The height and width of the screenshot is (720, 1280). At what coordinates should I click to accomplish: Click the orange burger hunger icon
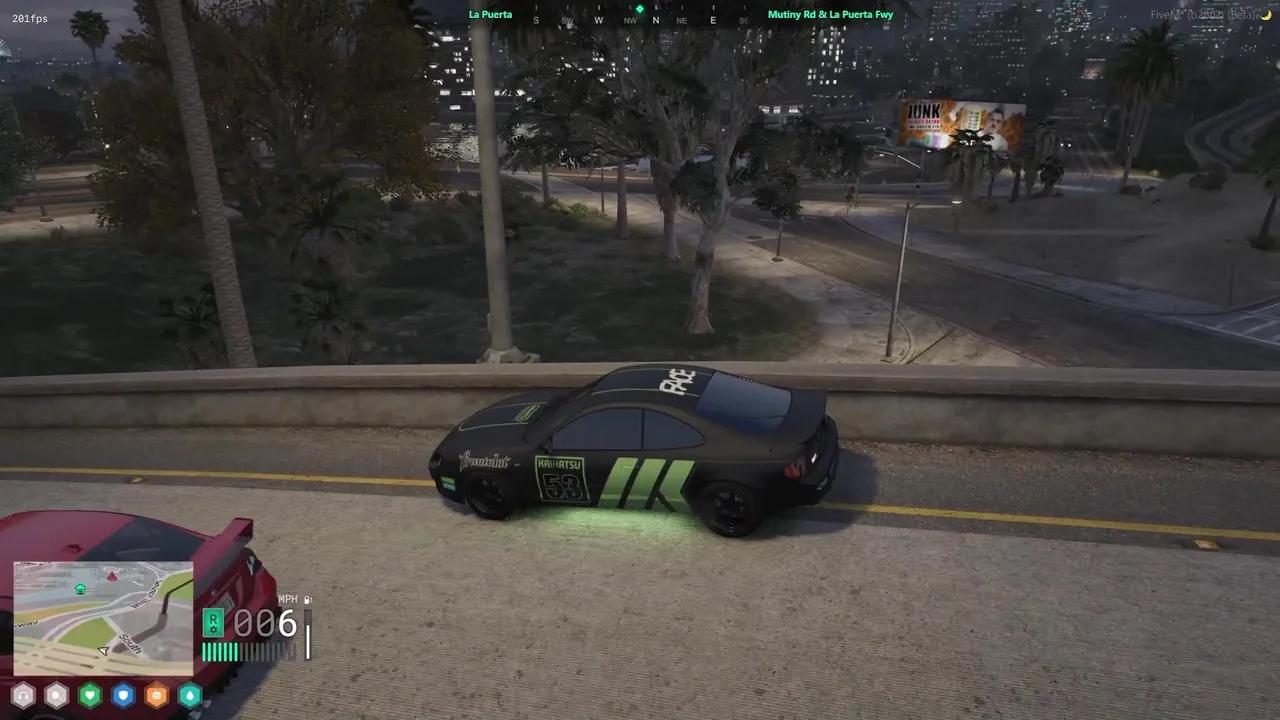pos(156,695)
